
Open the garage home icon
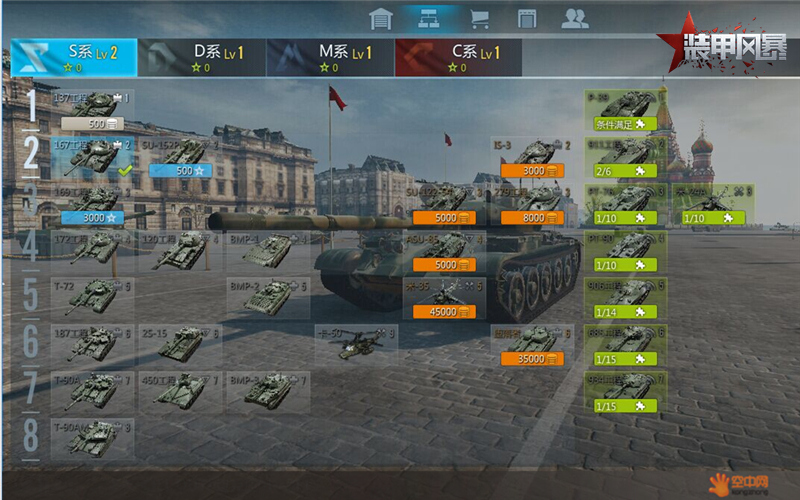coord(380,18)
